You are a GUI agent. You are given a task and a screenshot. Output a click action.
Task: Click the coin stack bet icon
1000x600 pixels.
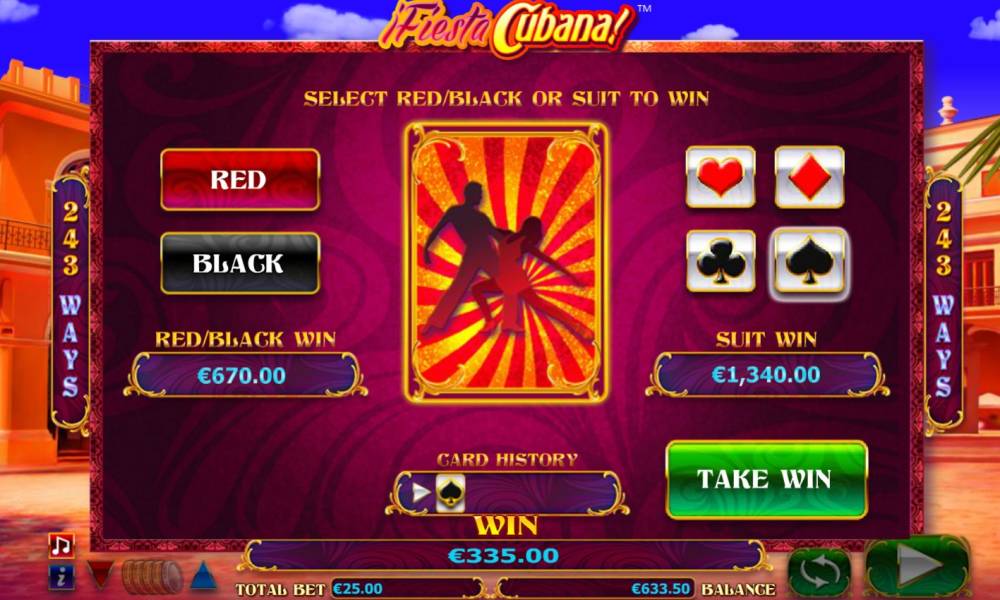(152, 576)
